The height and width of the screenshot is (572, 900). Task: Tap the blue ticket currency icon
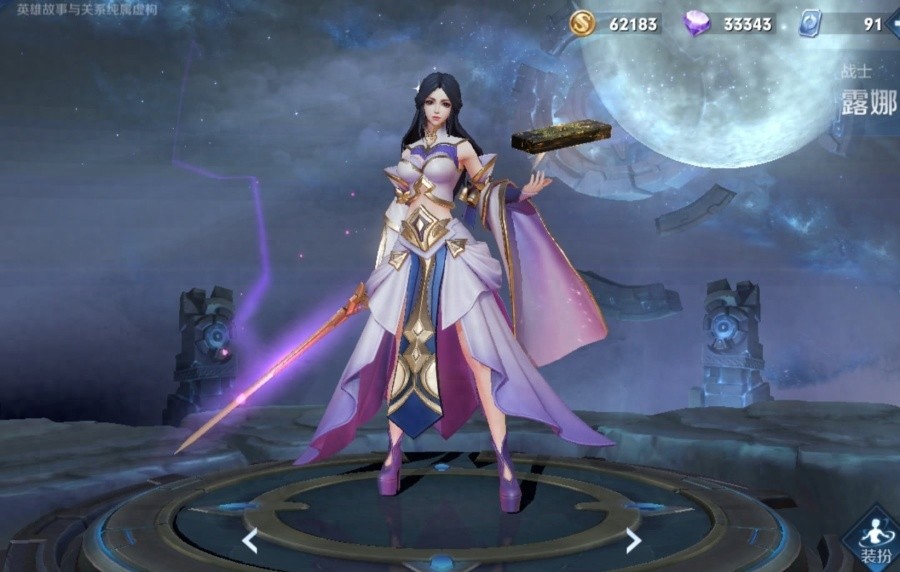pyautogui.click(x=810, y=23)
